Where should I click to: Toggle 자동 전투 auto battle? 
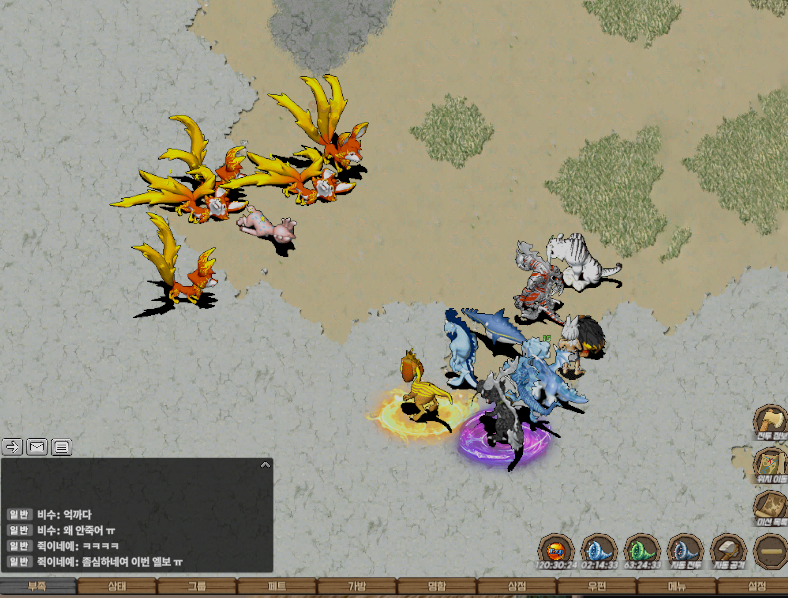tap(685, 551)
